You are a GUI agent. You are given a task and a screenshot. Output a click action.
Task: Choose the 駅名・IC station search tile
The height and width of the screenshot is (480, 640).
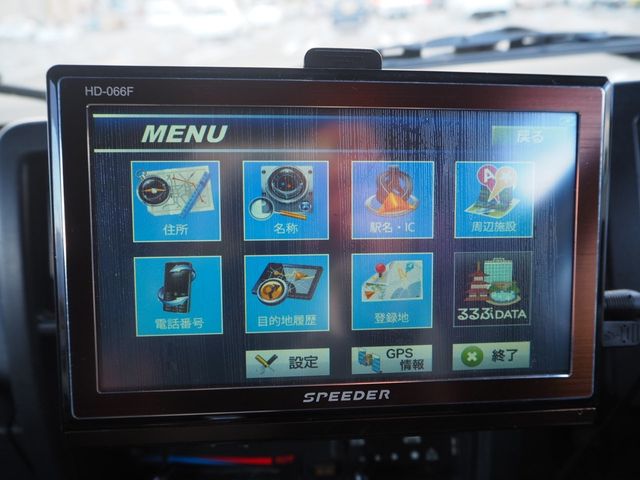(x=392, y=200)
